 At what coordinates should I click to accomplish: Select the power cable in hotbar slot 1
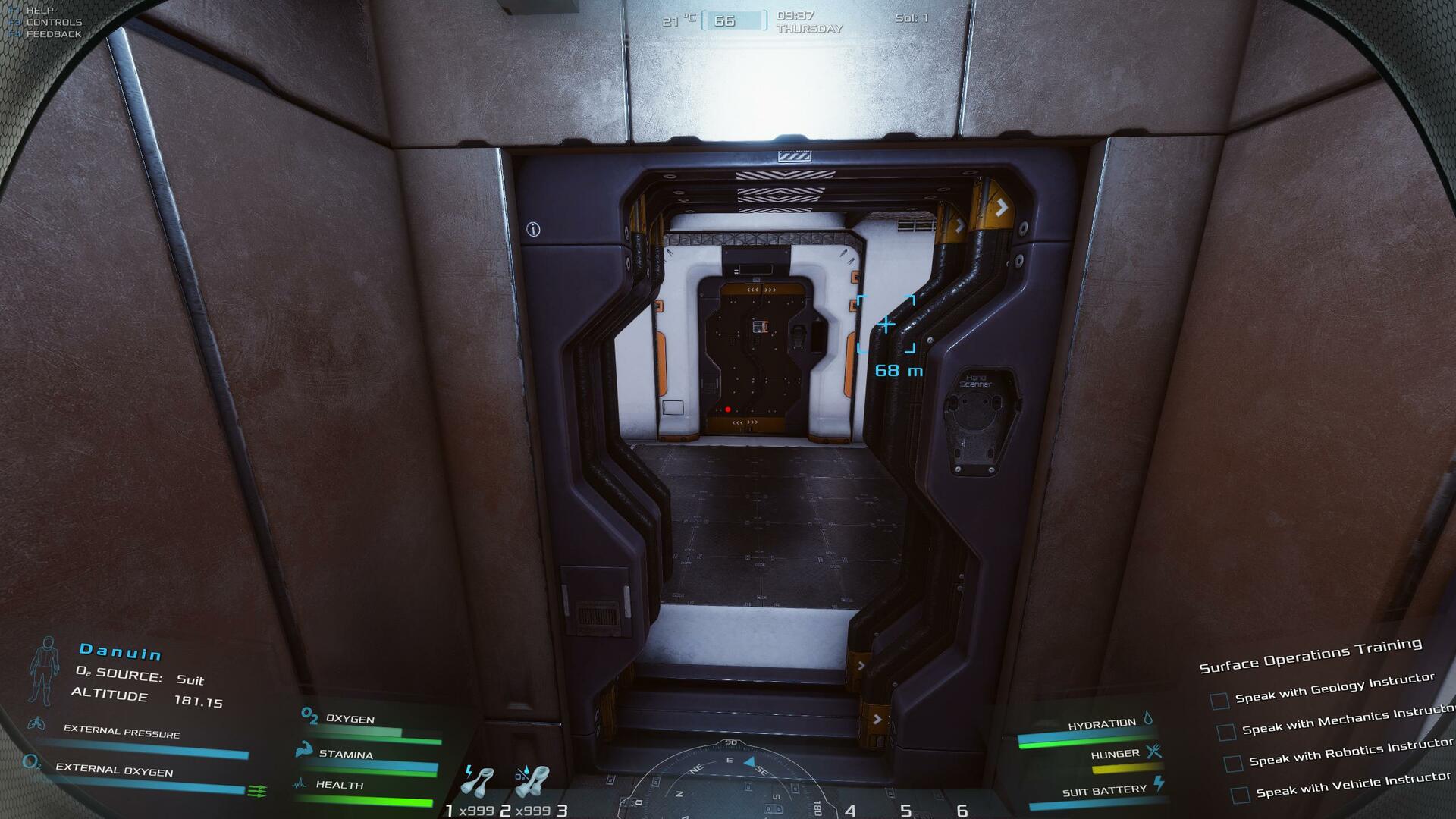click(x=477, y=781)
